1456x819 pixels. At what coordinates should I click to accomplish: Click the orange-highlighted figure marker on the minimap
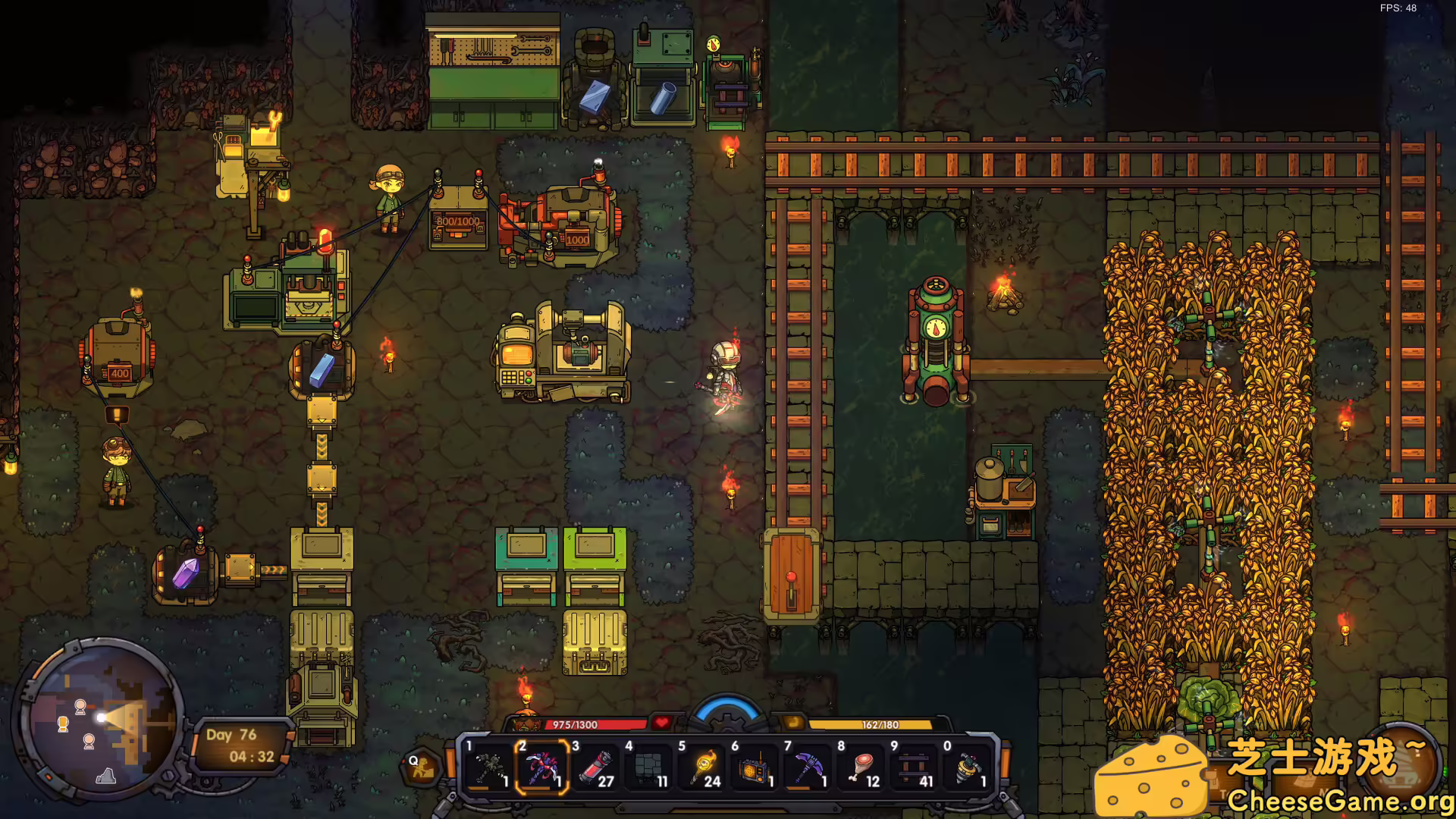pos(64,724)
